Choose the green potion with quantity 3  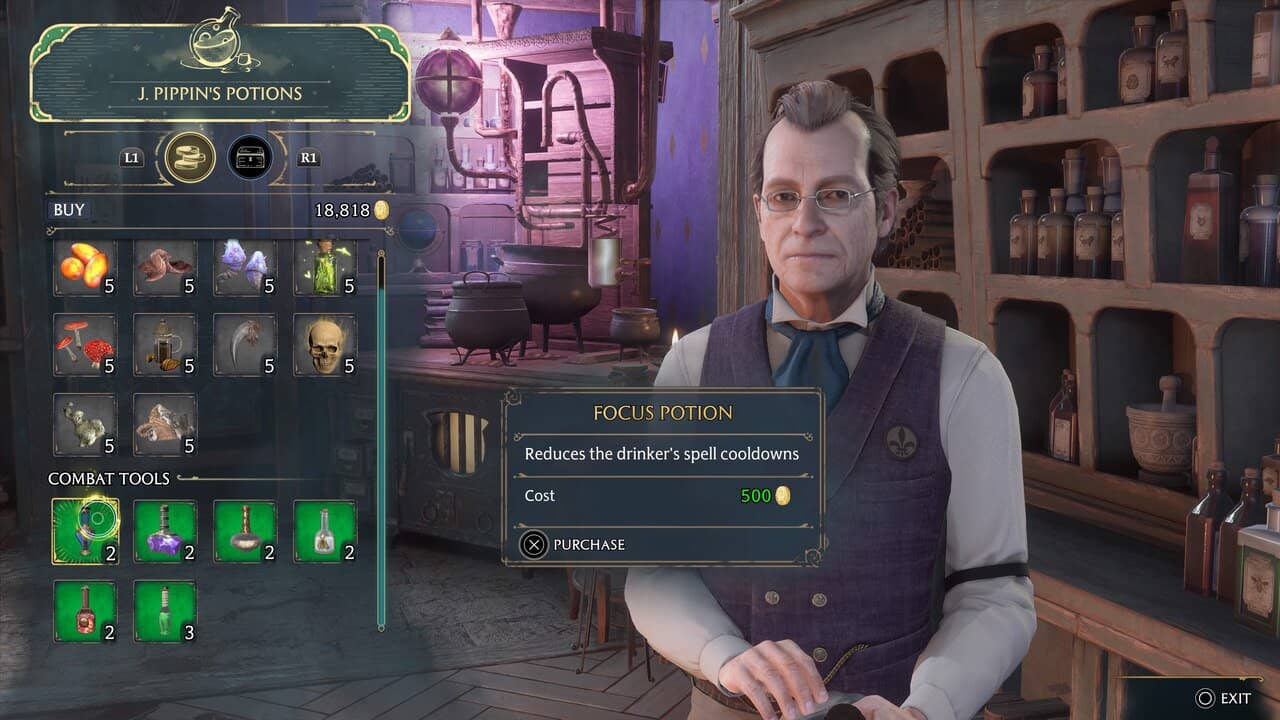point(165,611)
